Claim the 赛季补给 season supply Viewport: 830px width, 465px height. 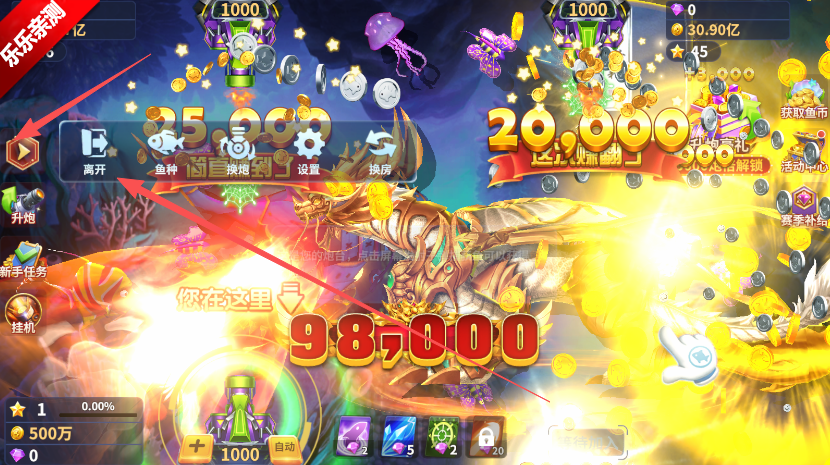coord(803,205)
